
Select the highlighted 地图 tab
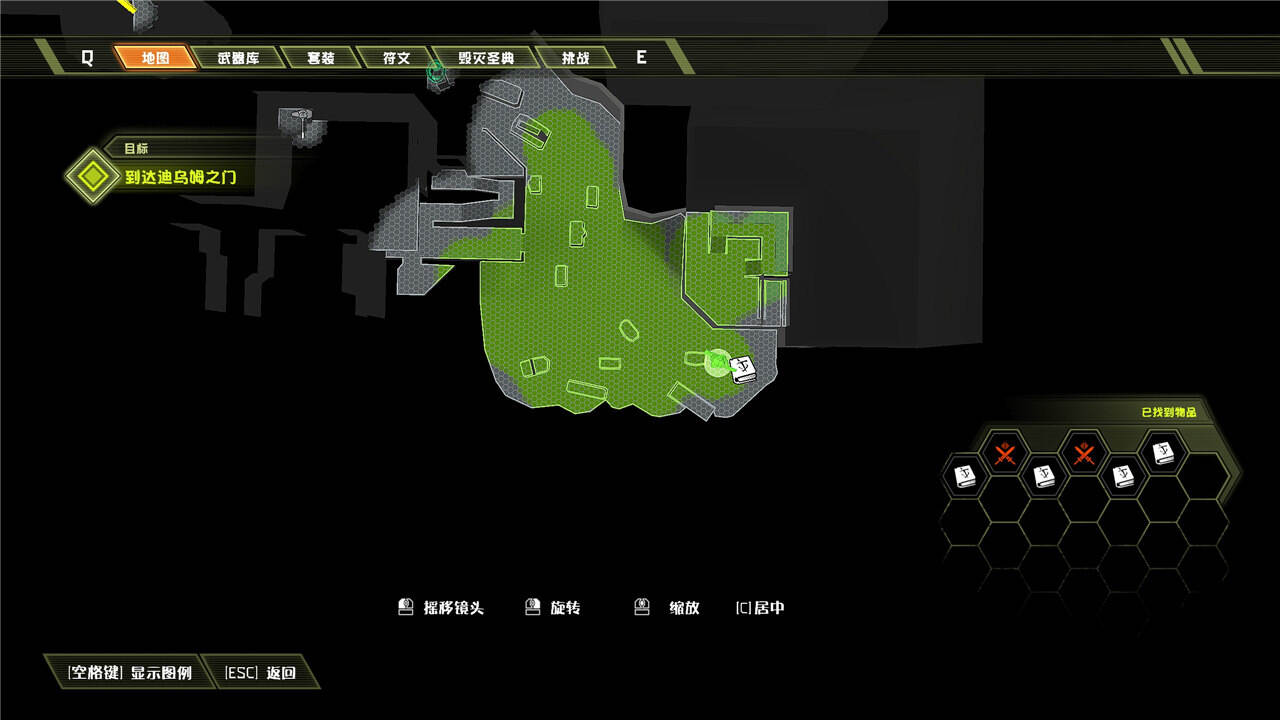point(155,58)
